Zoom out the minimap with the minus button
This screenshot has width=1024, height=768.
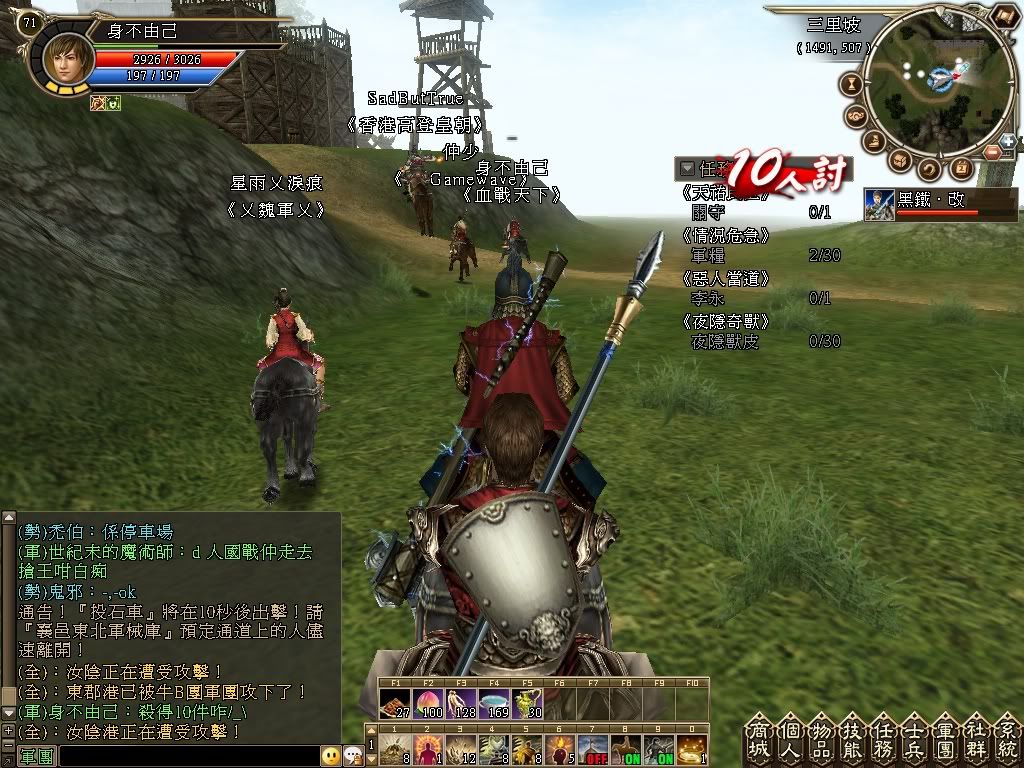pyautogui.click(x=991, y=152)
